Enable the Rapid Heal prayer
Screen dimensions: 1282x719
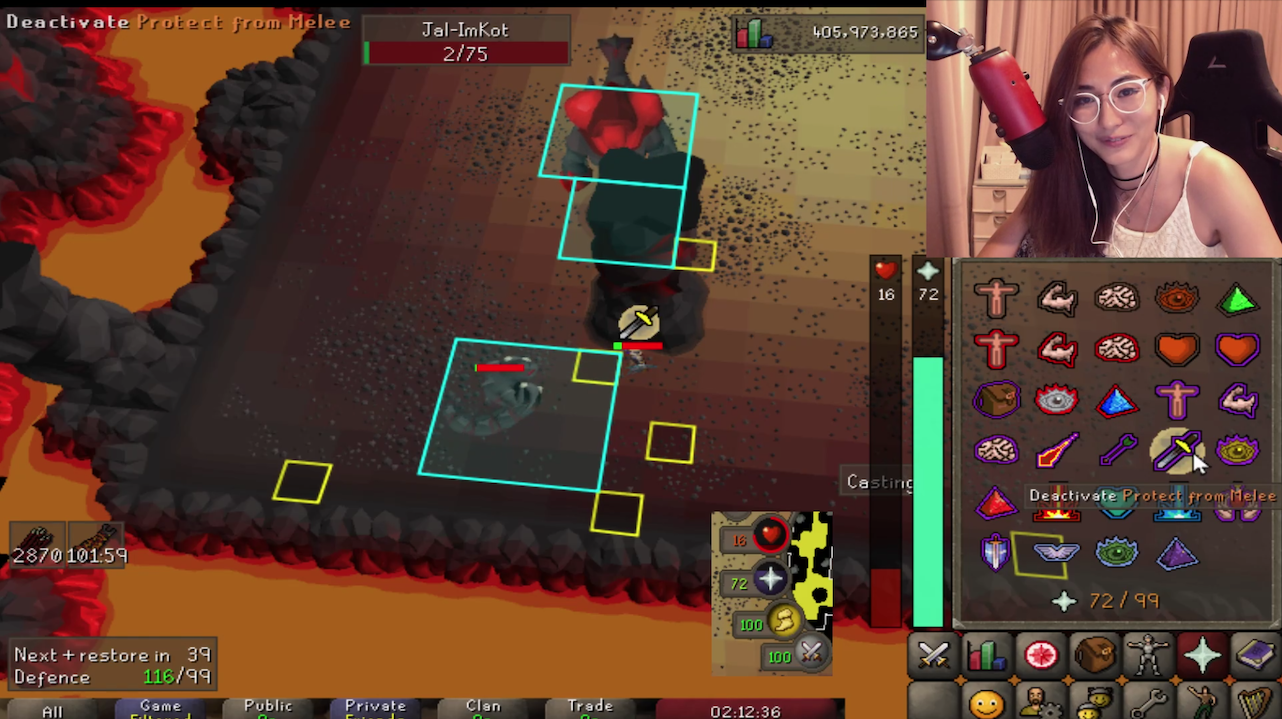pyautogui.click(x=1237, y=349)
